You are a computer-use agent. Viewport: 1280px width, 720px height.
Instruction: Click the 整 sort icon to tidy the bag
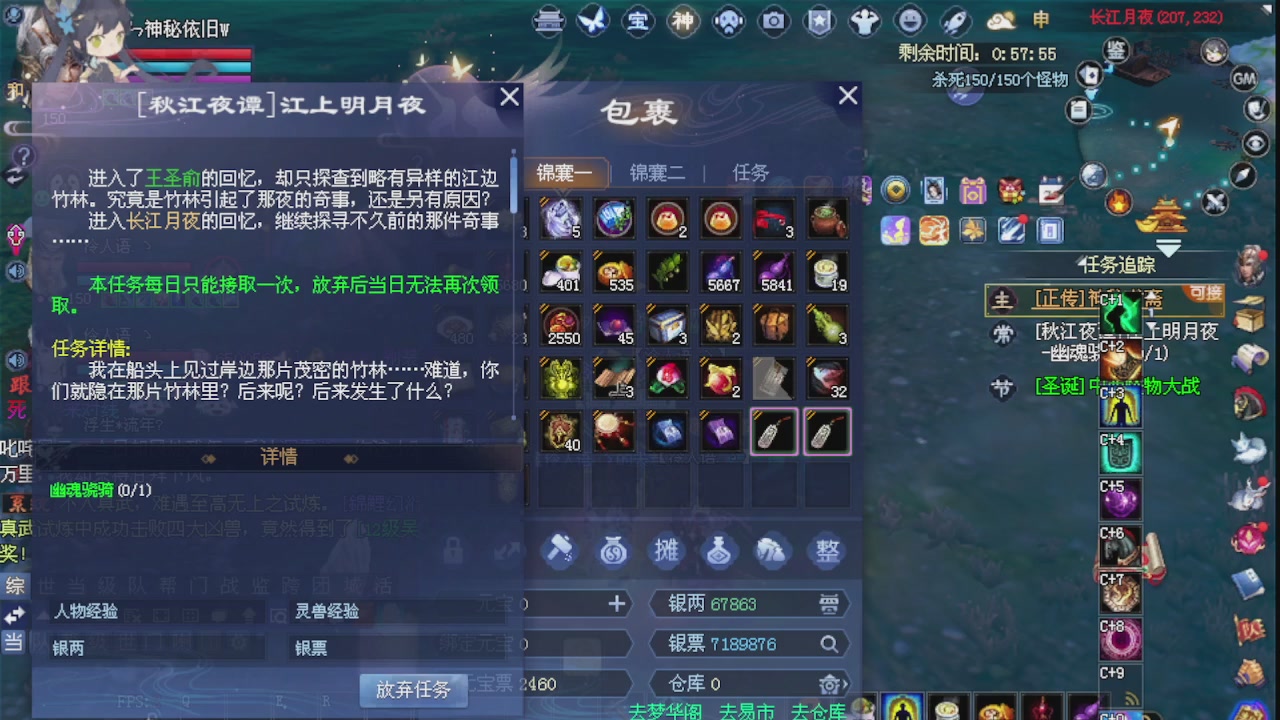827,551
